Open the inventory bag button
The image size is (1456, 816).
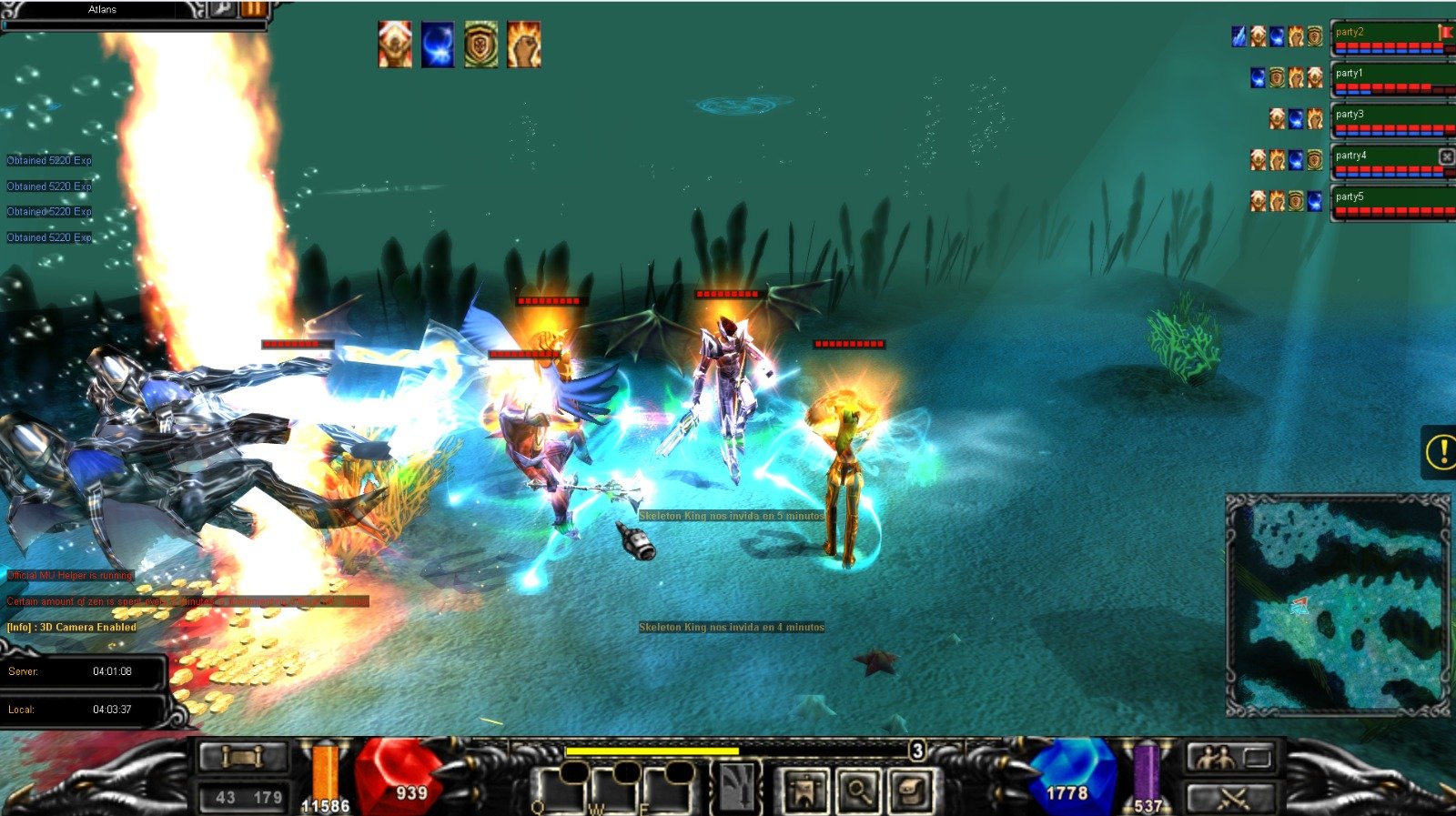(x=911, y=790)
